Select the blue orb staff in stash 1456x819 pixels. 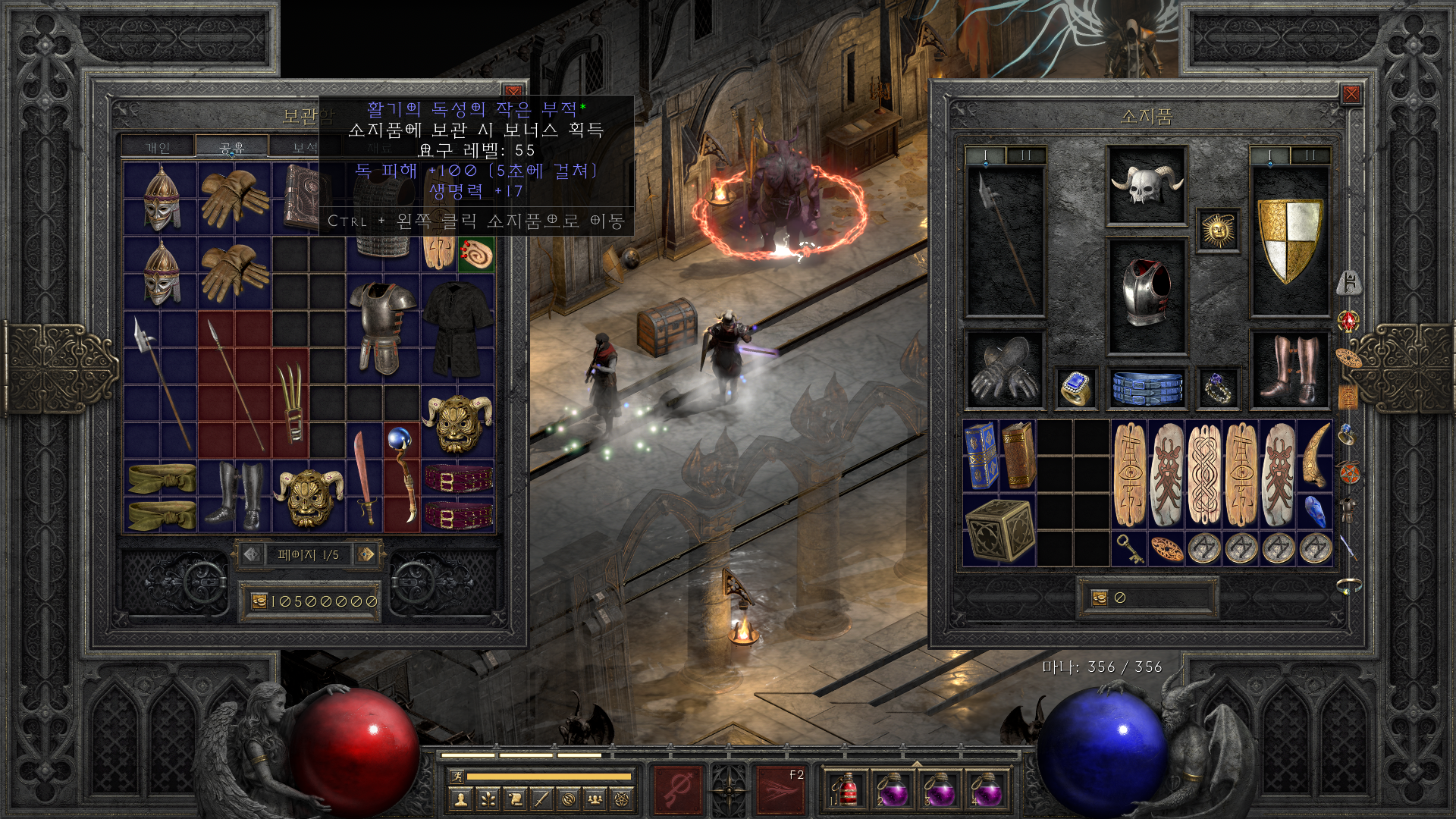402,475
